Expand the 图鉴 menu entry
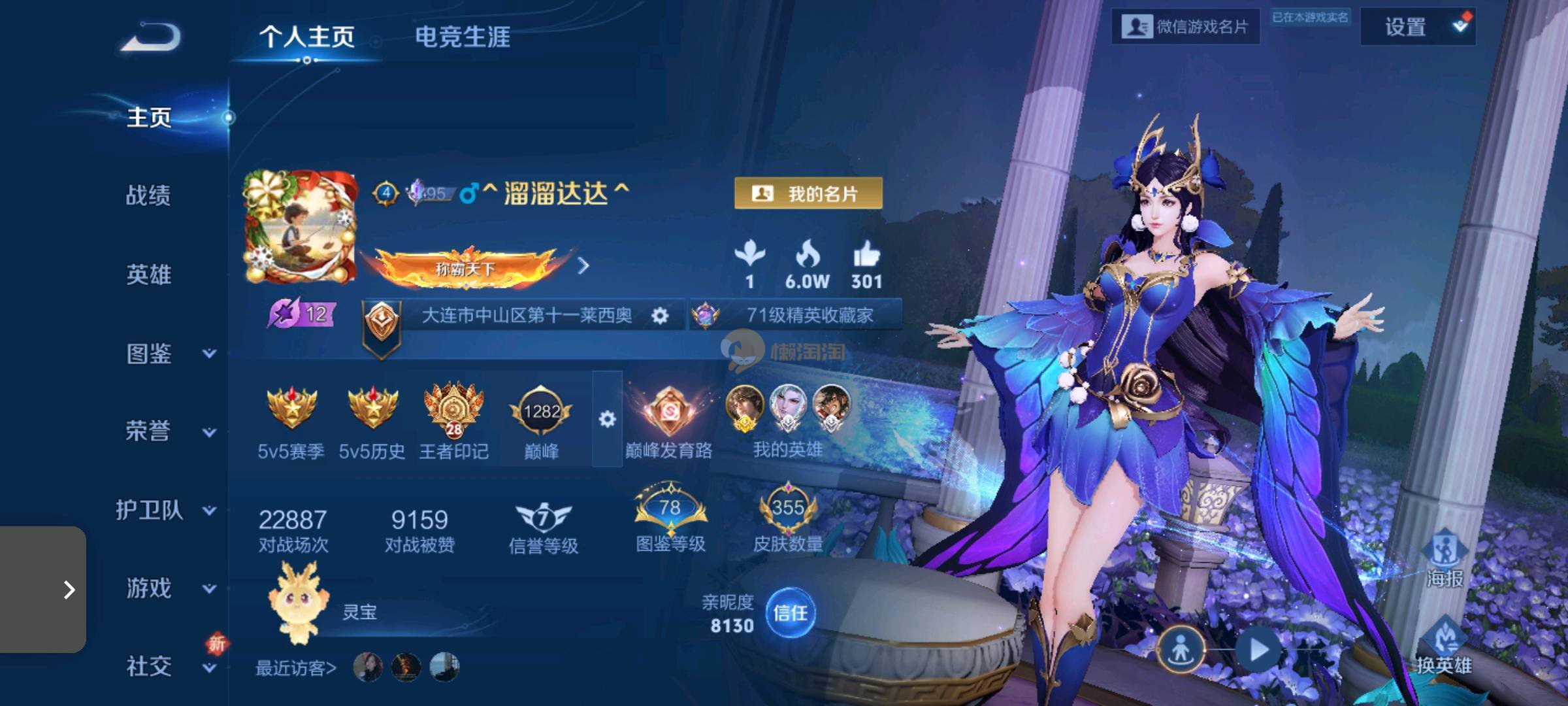Screen dimensions: 1568x706 (169, 354)
